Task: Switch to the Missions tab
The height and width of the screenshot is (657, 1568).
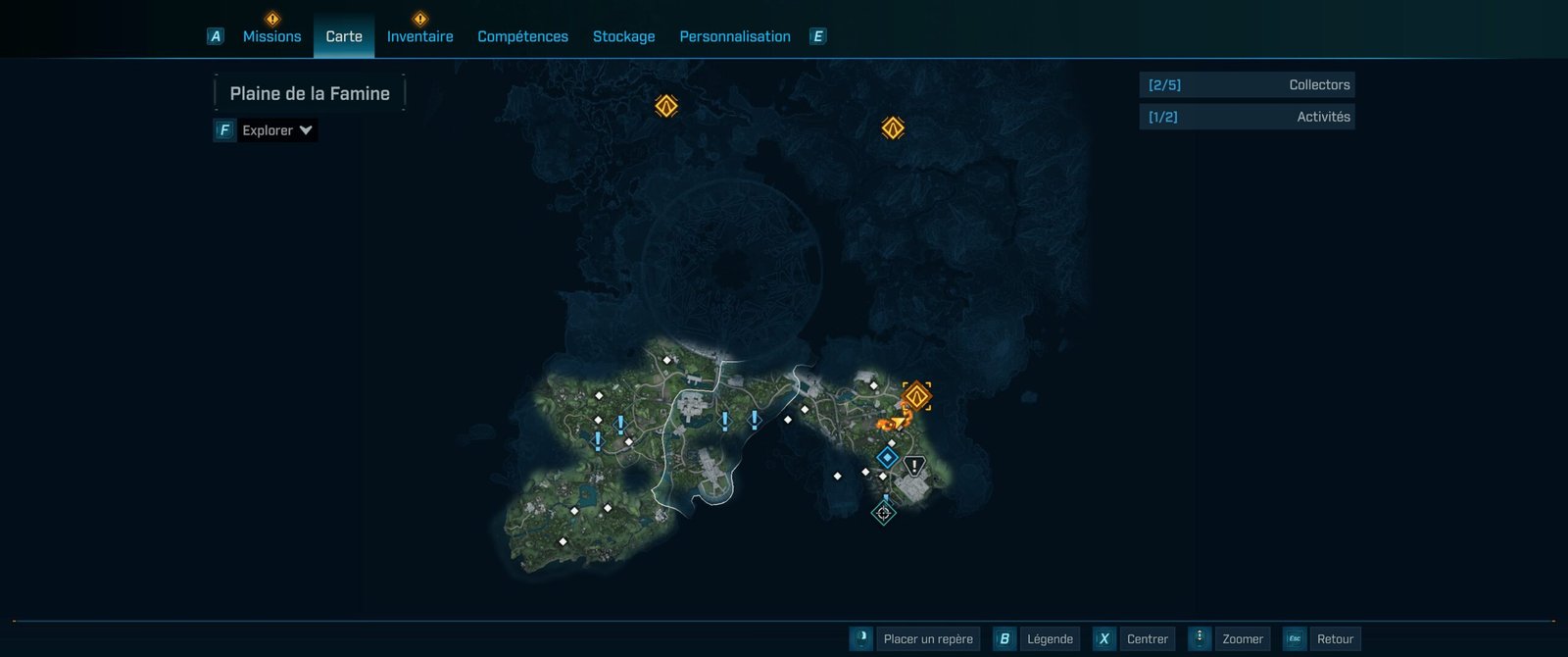Action: point(271,36)
